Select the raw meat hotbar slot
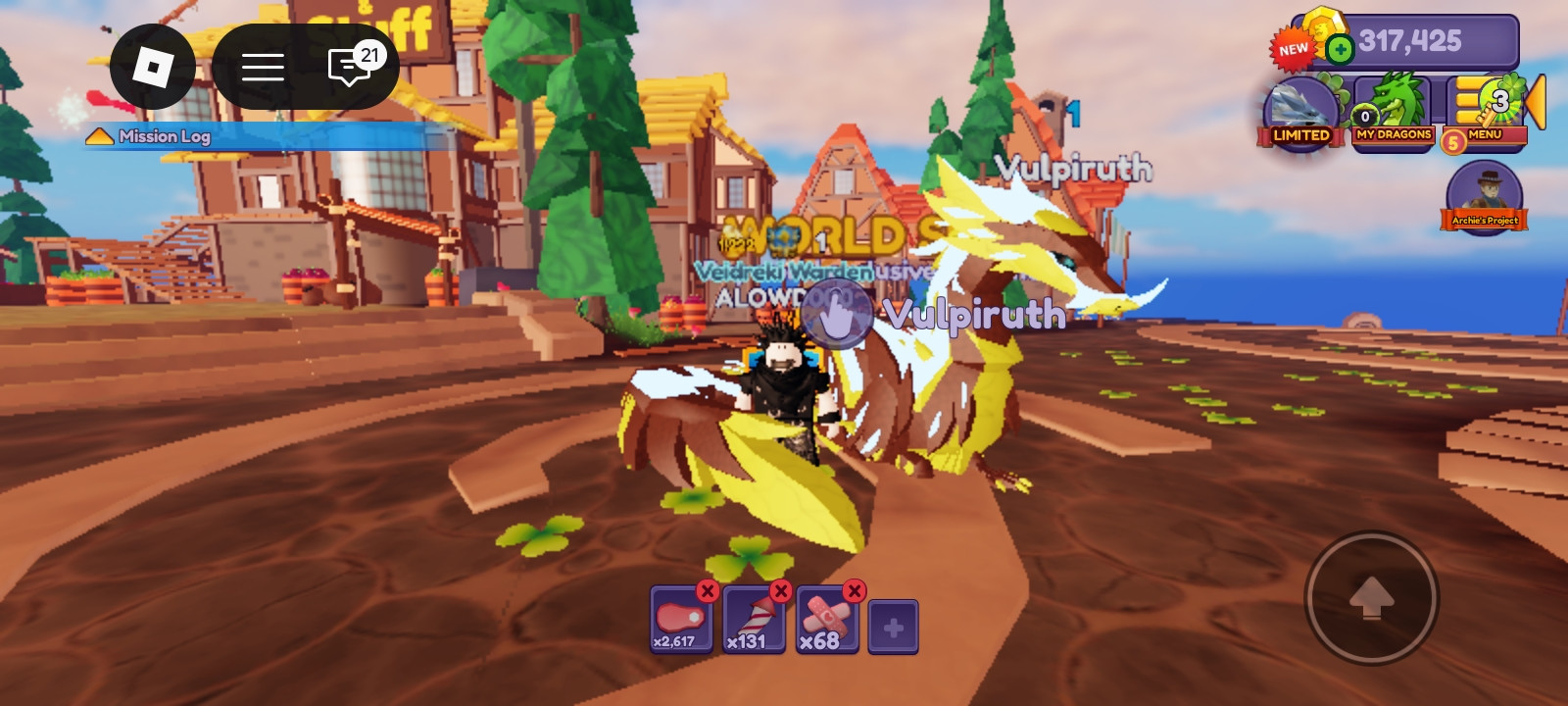This screenshot has height=706, width=1568. point(678,622)
